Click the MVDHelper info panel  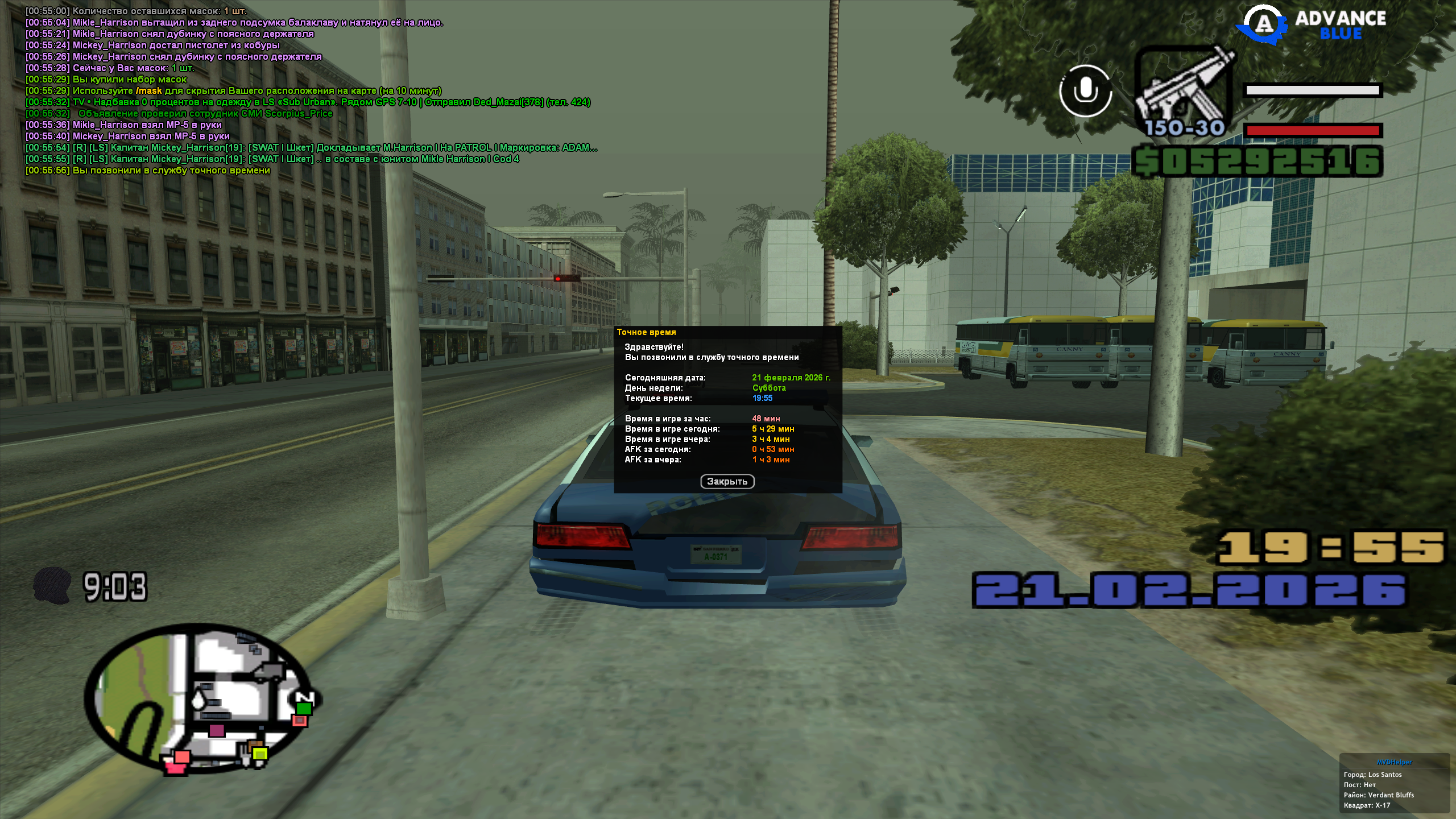pyautogui.click(x=1394, y=784)
